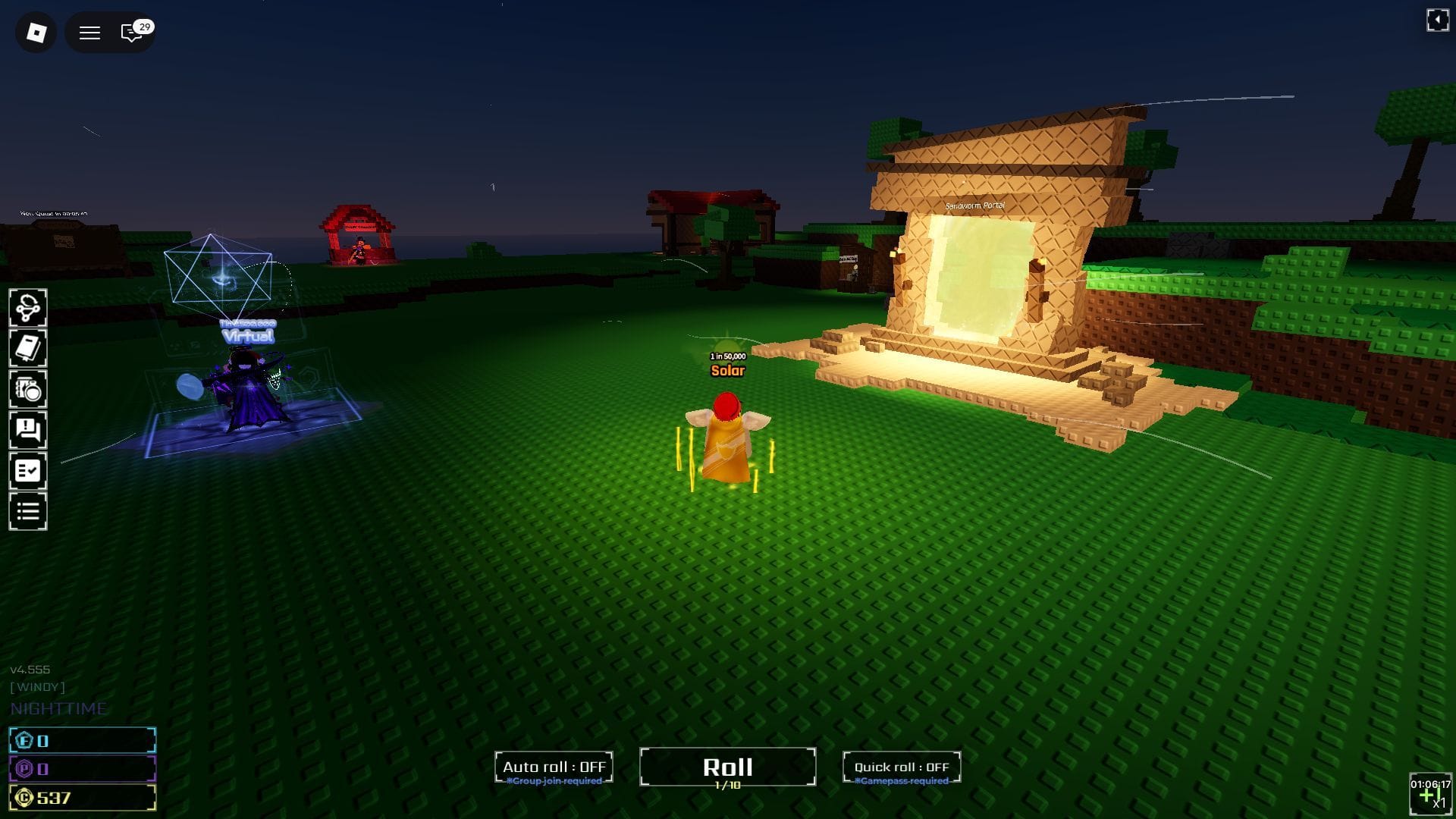The image size is (1456, 819).
Task: Click the C 537 currency counter
Action: [x=81, y=797]
